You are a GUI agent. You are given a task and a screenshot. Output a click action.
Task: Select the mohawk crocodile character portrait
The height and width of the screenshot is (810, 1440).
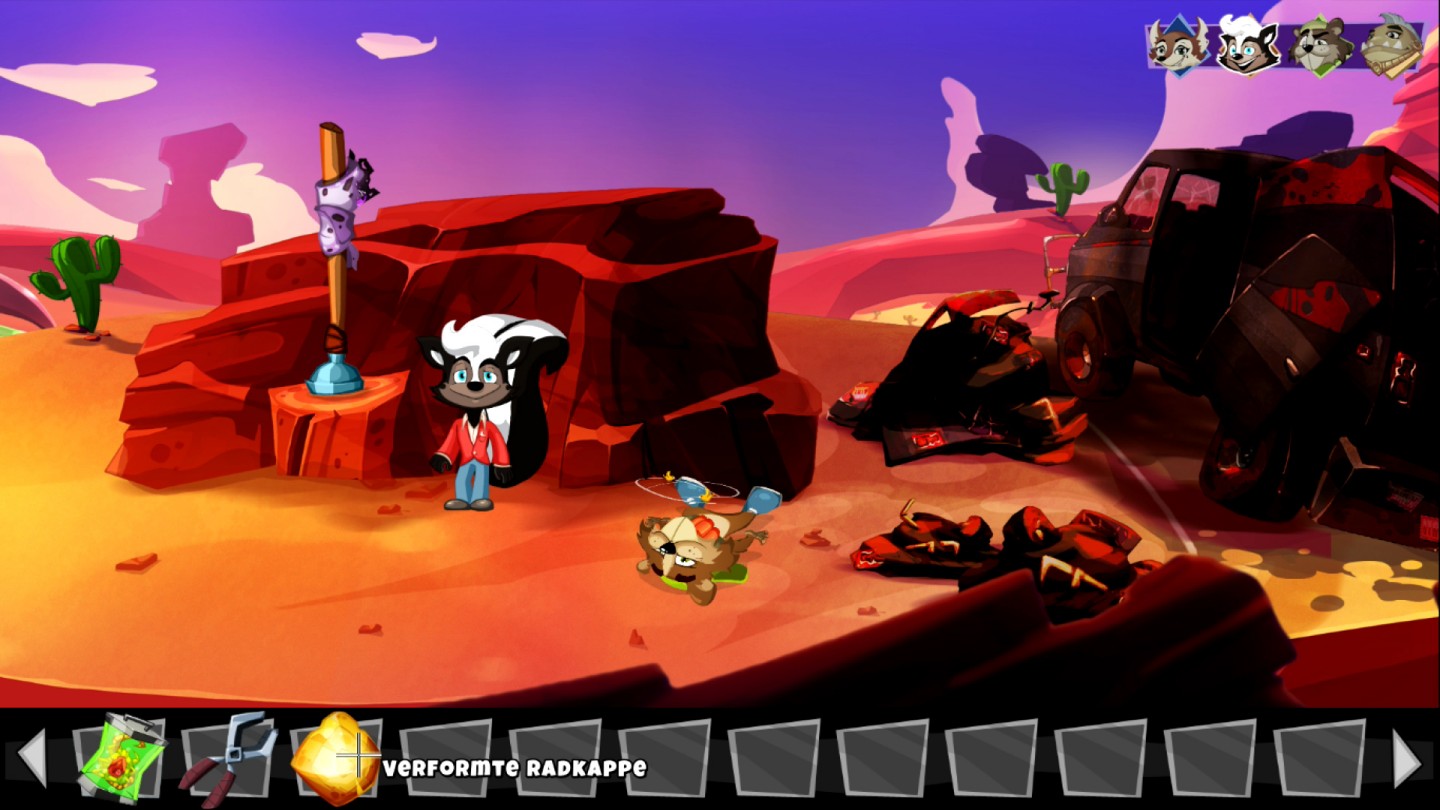(x=1391, y=45)
